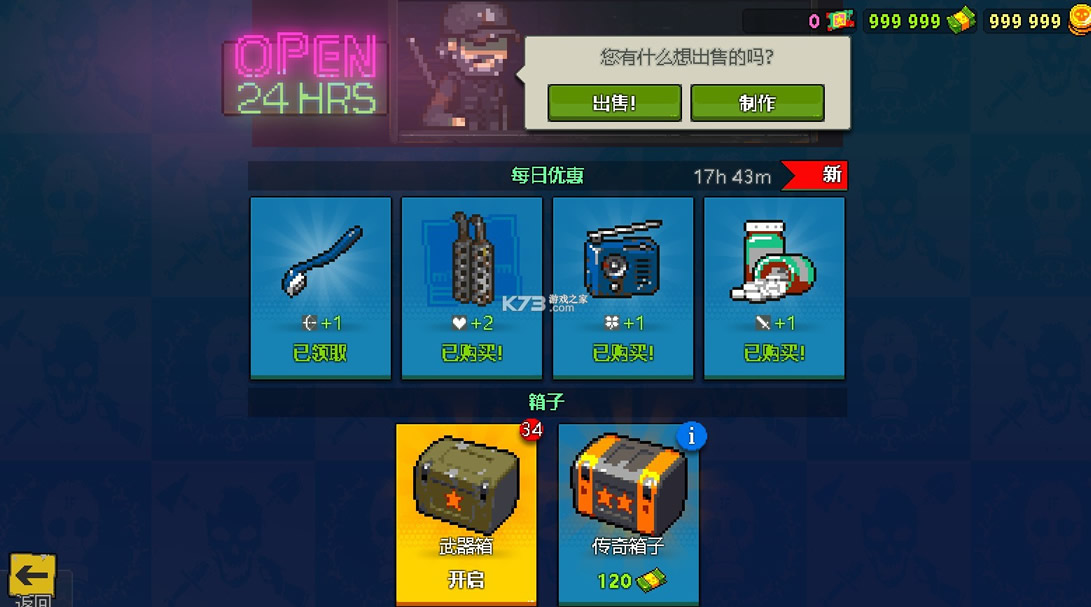This screenshot has width=1091, height=607.
Task: Choose the blue radio daily deal
Action: pyautogui.click(x=623, y=288)
